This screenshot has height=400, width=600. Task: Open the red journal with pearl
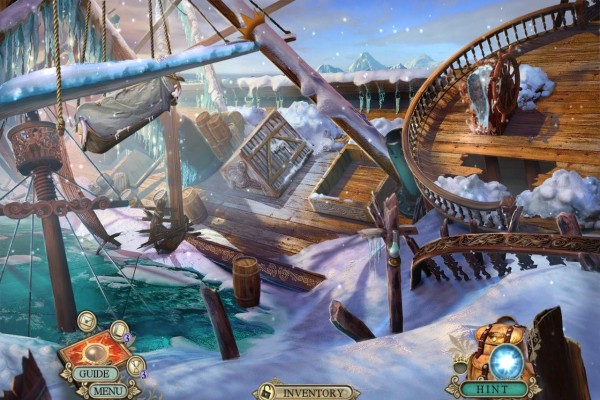pos(95,352)
